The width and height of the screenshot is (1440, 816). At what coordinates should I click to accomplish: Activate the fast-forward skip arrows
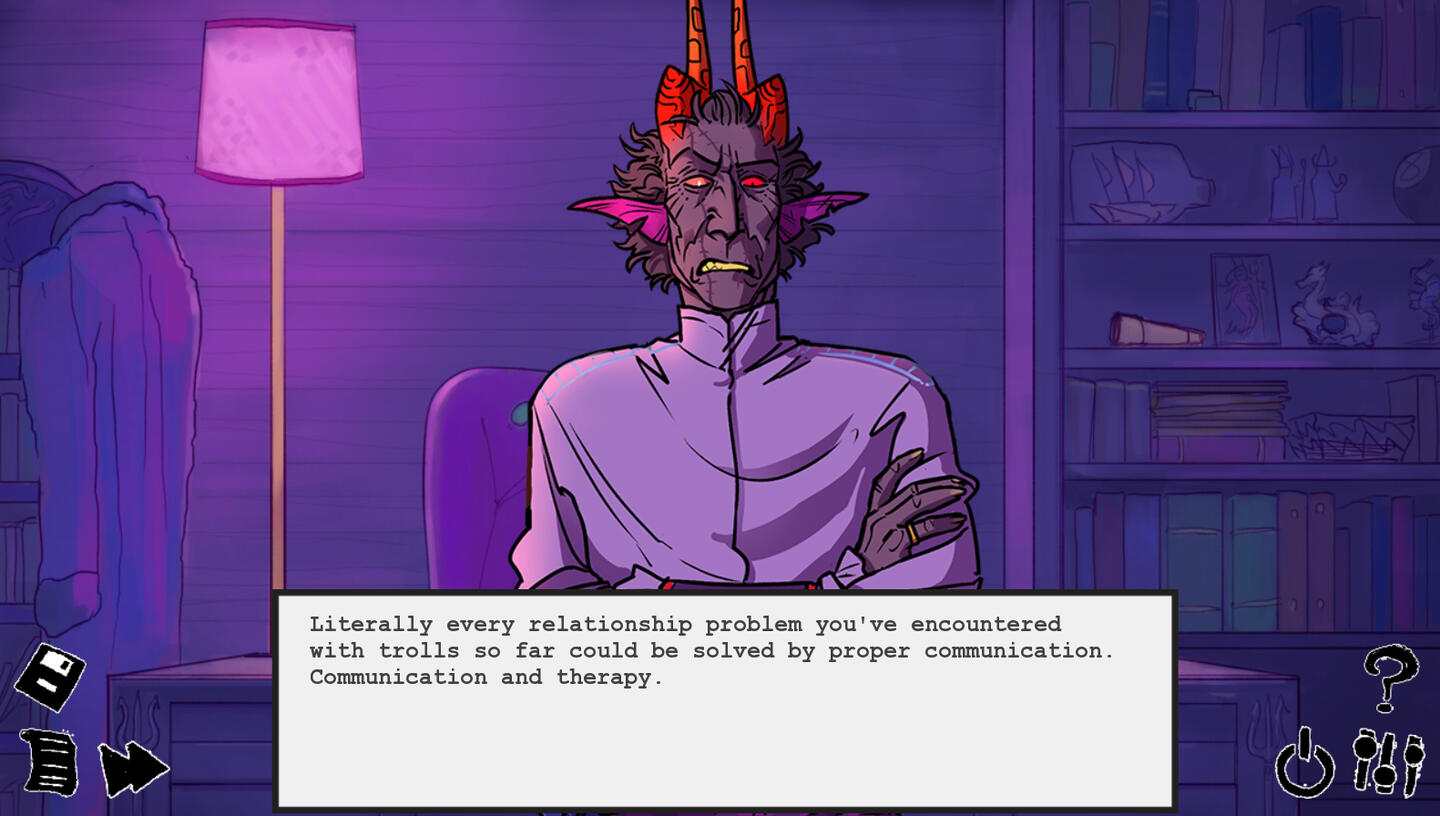point(133,768)
